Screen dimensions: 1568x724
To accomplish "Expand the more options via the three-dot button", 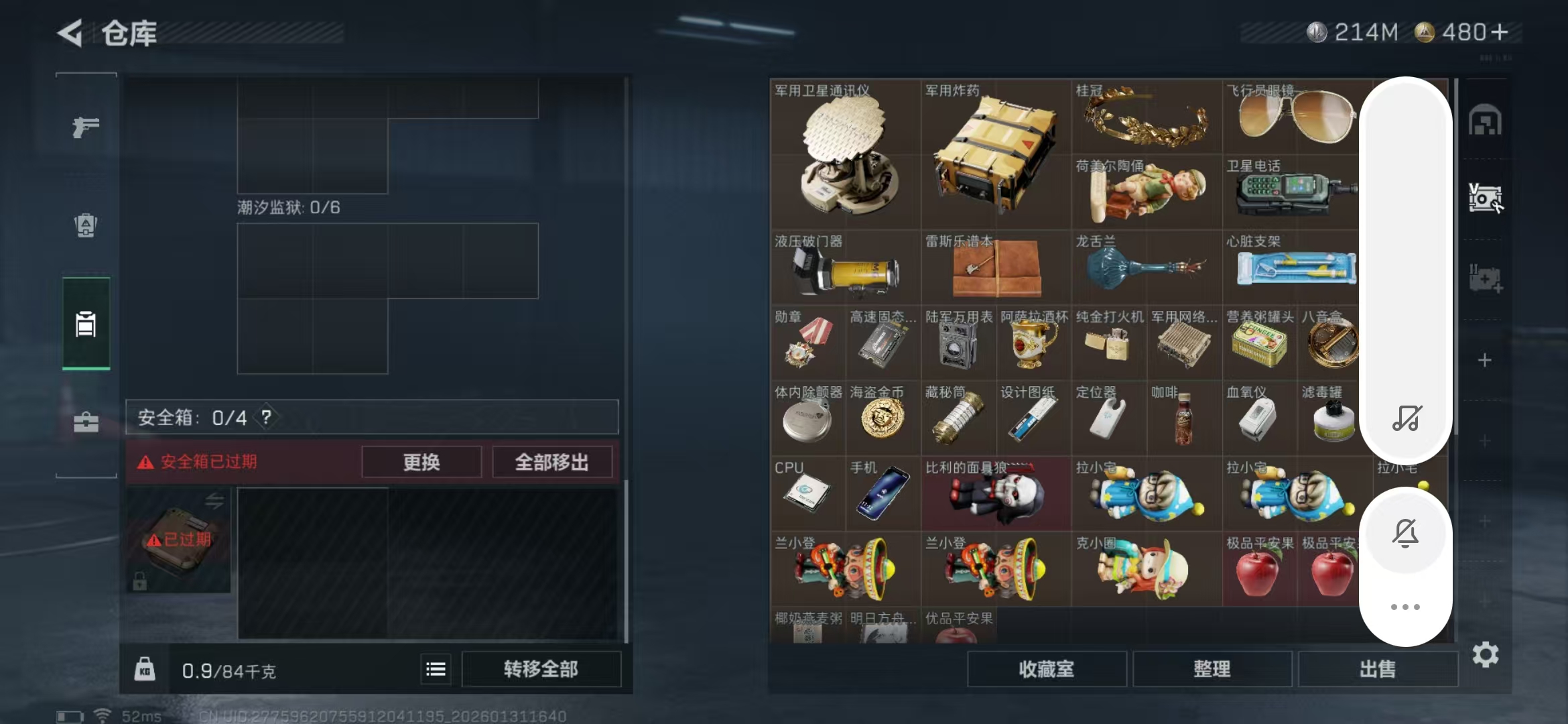I will point(1406,607).
